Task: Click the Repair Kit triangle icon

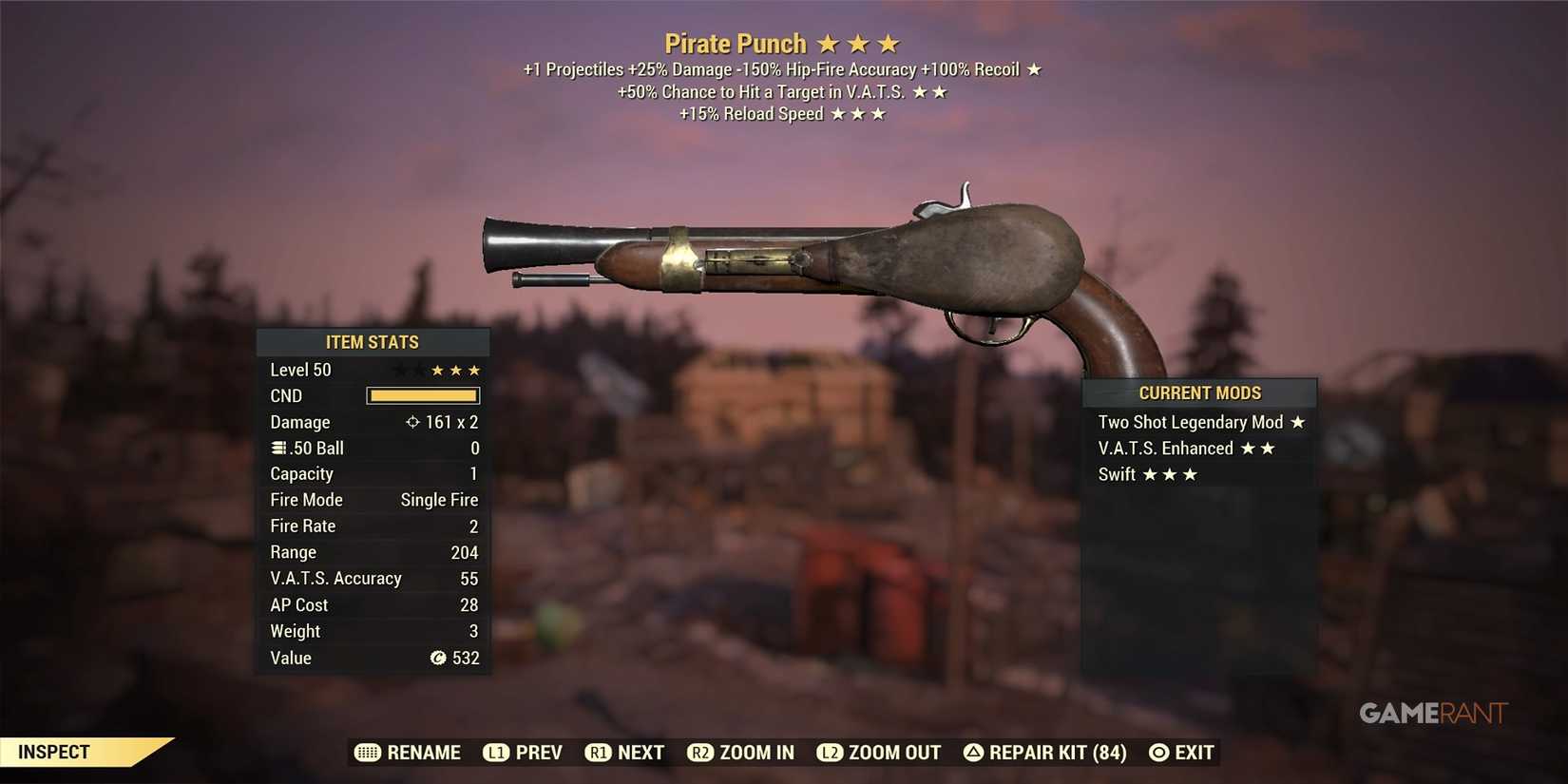Action: 972,753
